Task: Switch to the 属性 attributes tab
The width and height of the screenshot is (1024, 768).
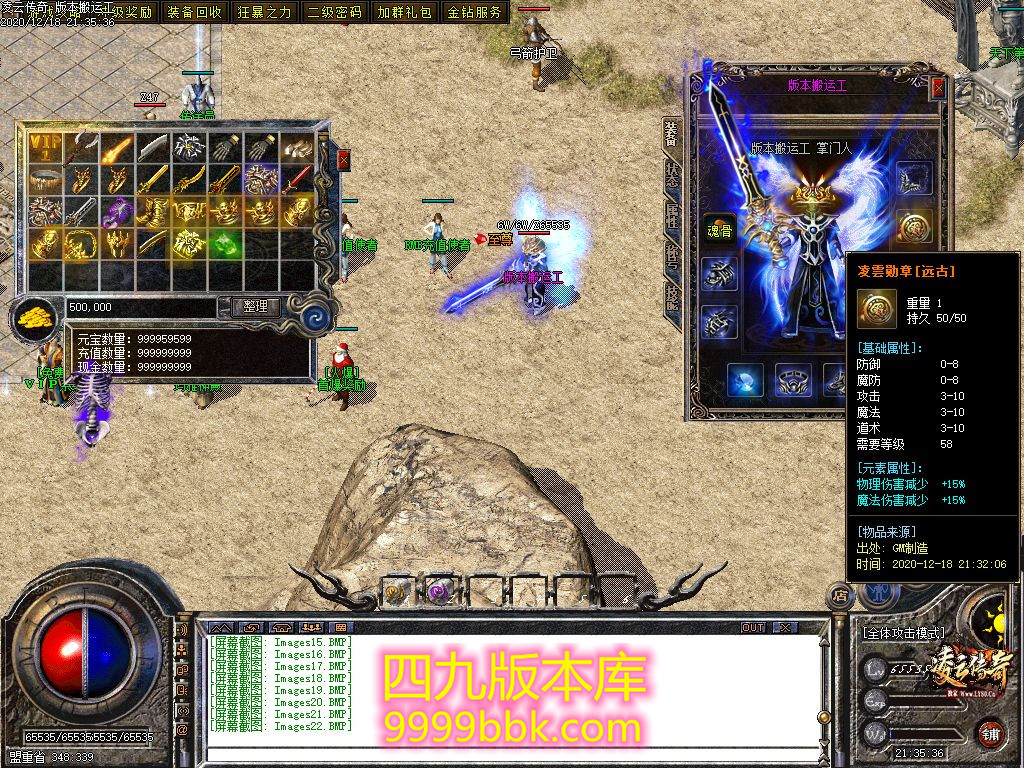Action: pyautogui.click(x=672, y=216)
